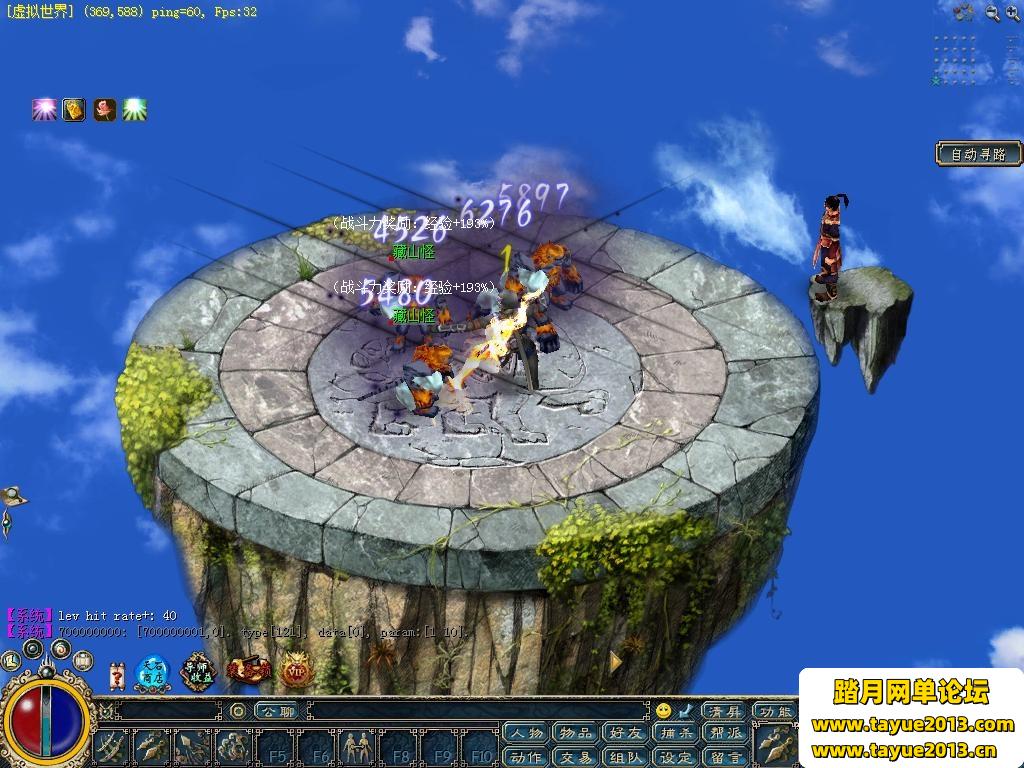
Task: Open the 物品 inventory panel
Action: [575, 734]
